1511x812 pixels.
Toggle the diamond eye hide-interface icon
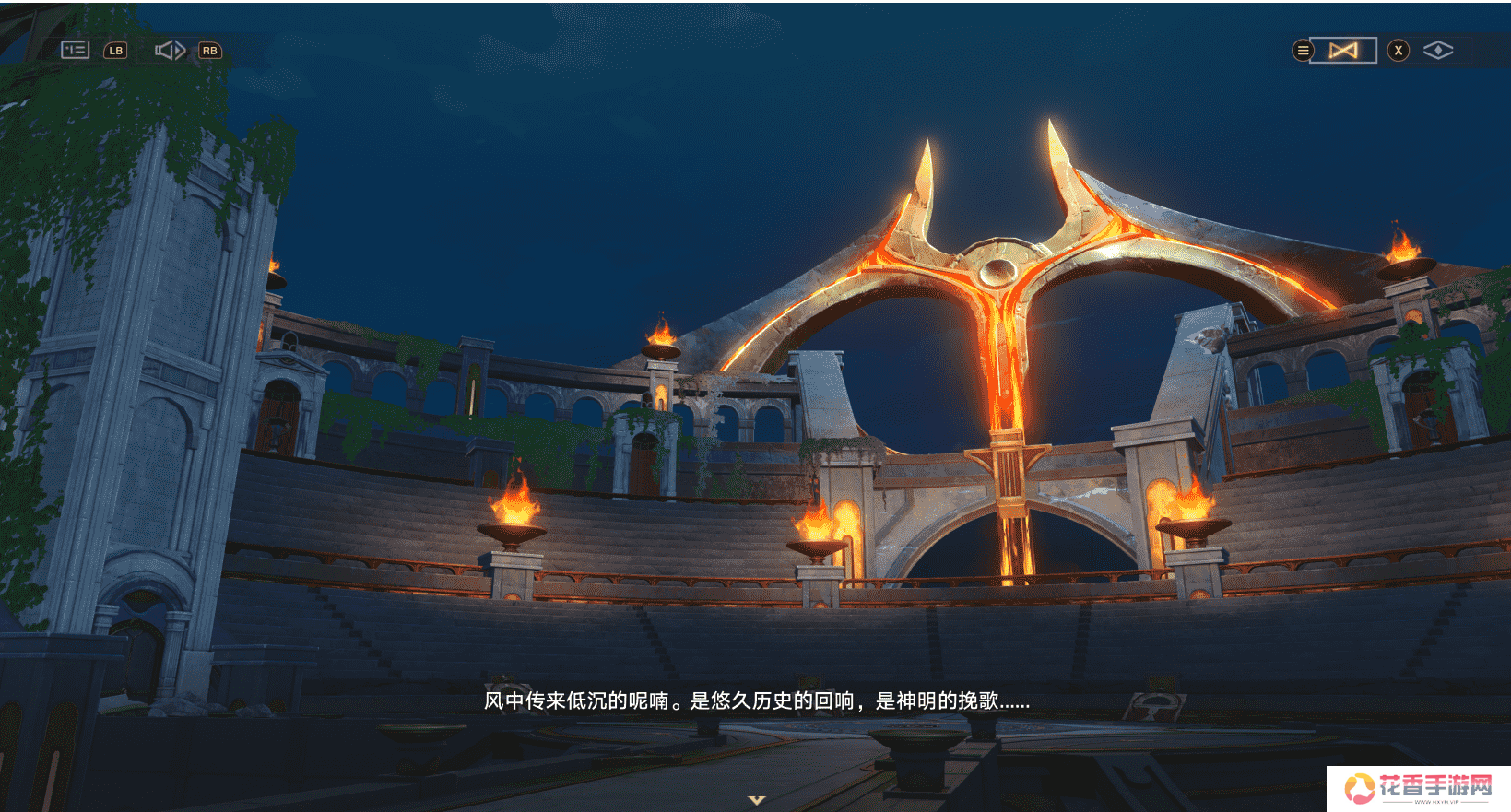pyautogui.click(x=1437, y=51)
